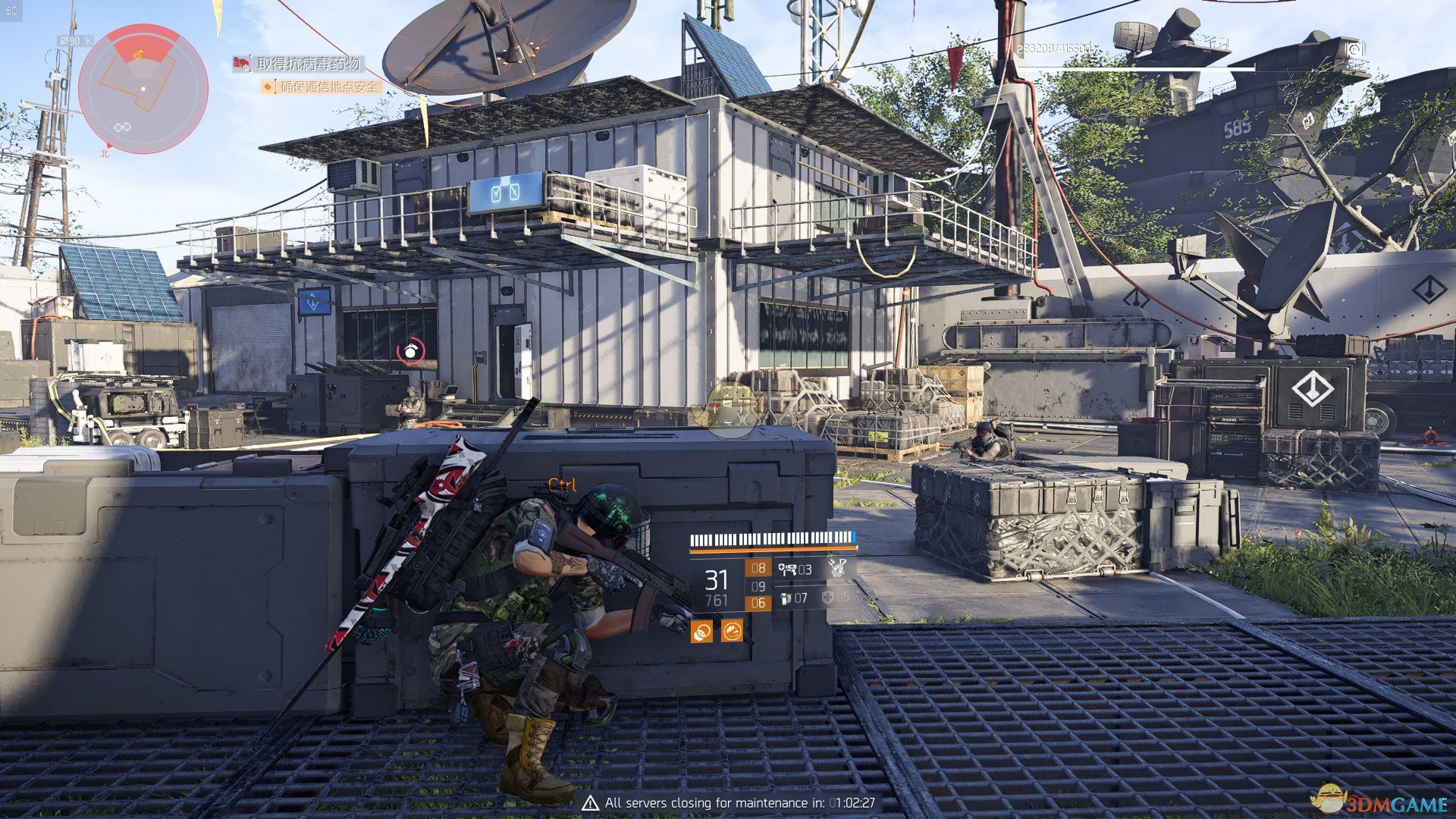
Task: Click the yellow objective marker on minimap
Action: [138, 55]
